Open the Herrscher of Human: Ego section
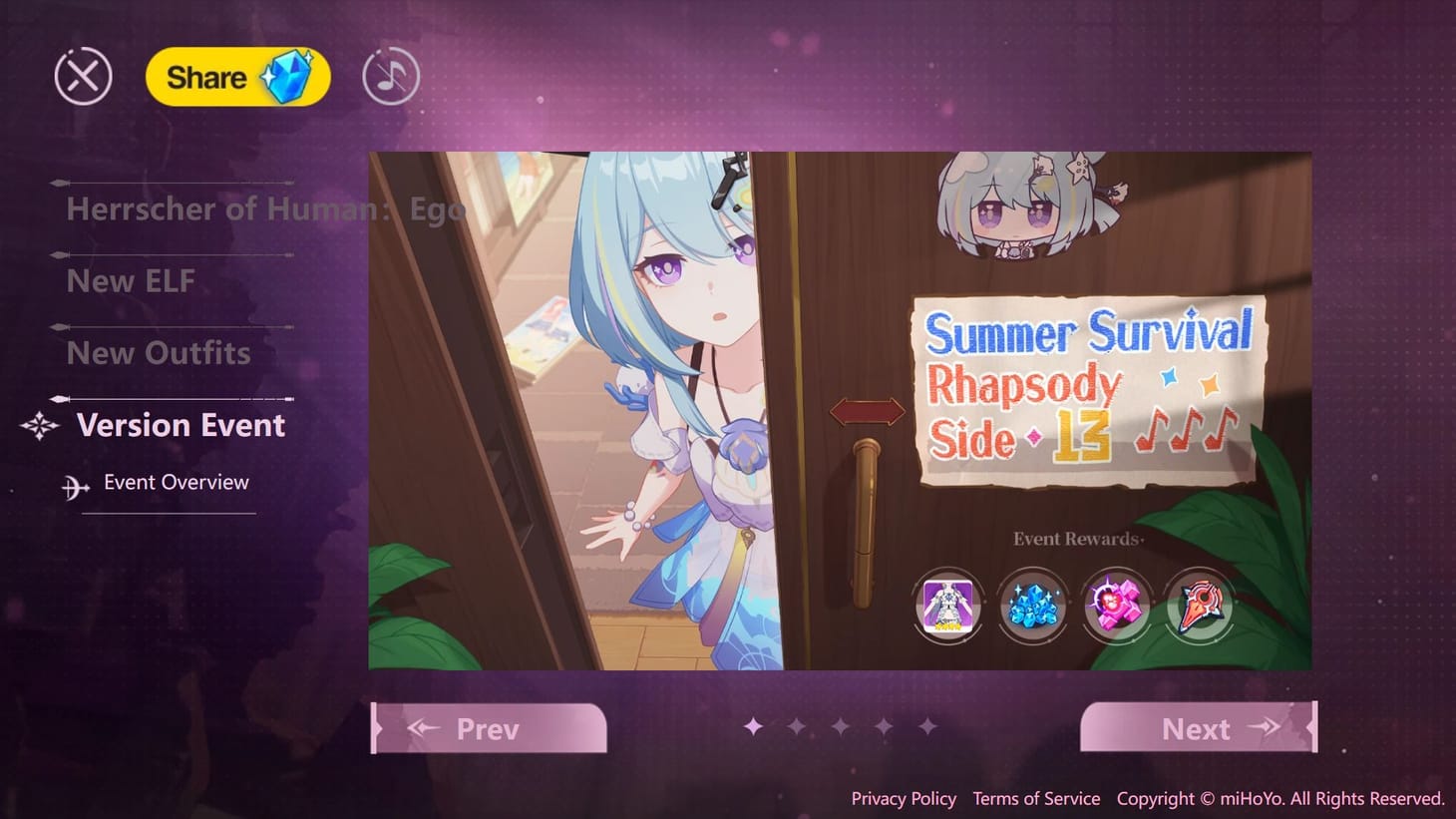The image size is (1456, 819). [x=267, y=208]
